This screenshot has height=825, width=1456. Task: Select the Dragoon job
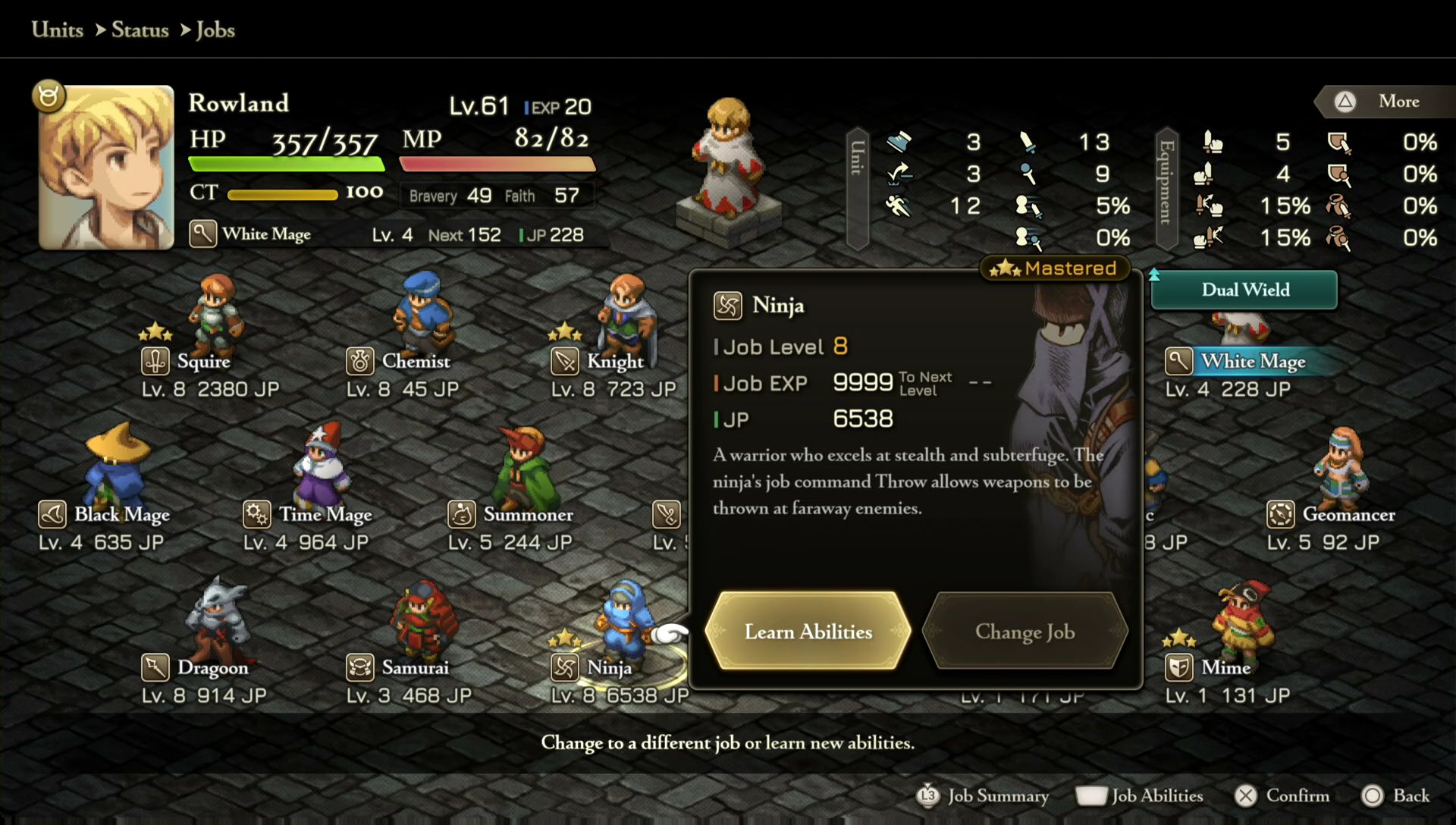tap(212, 668)
